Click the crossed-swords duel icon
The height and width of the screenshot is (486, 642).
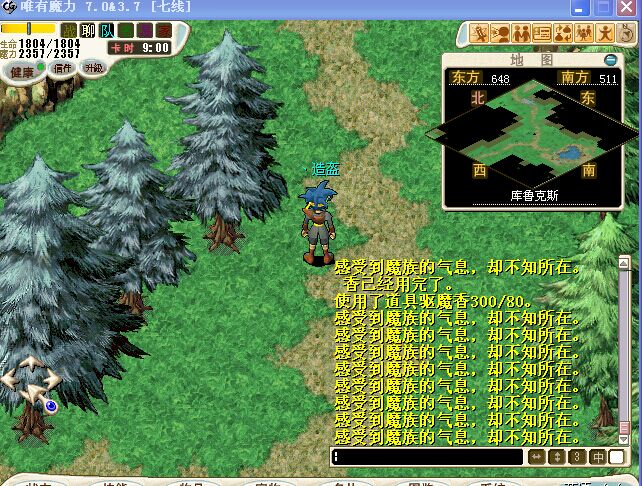pos(478,34)
